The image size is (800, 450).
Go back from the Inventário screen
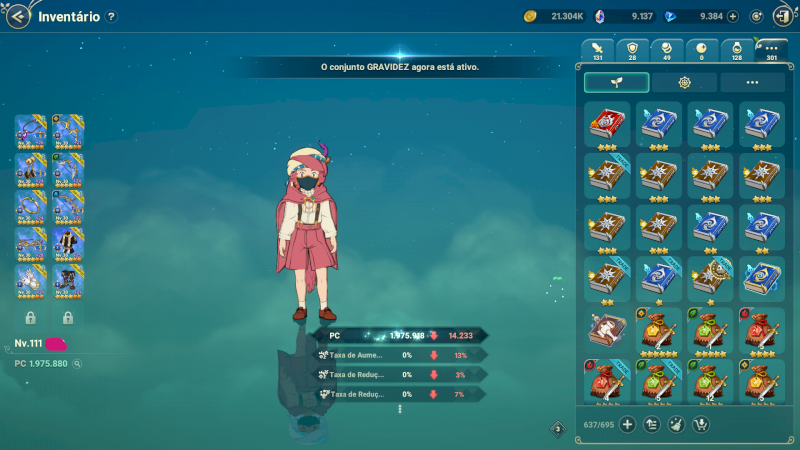17,16
